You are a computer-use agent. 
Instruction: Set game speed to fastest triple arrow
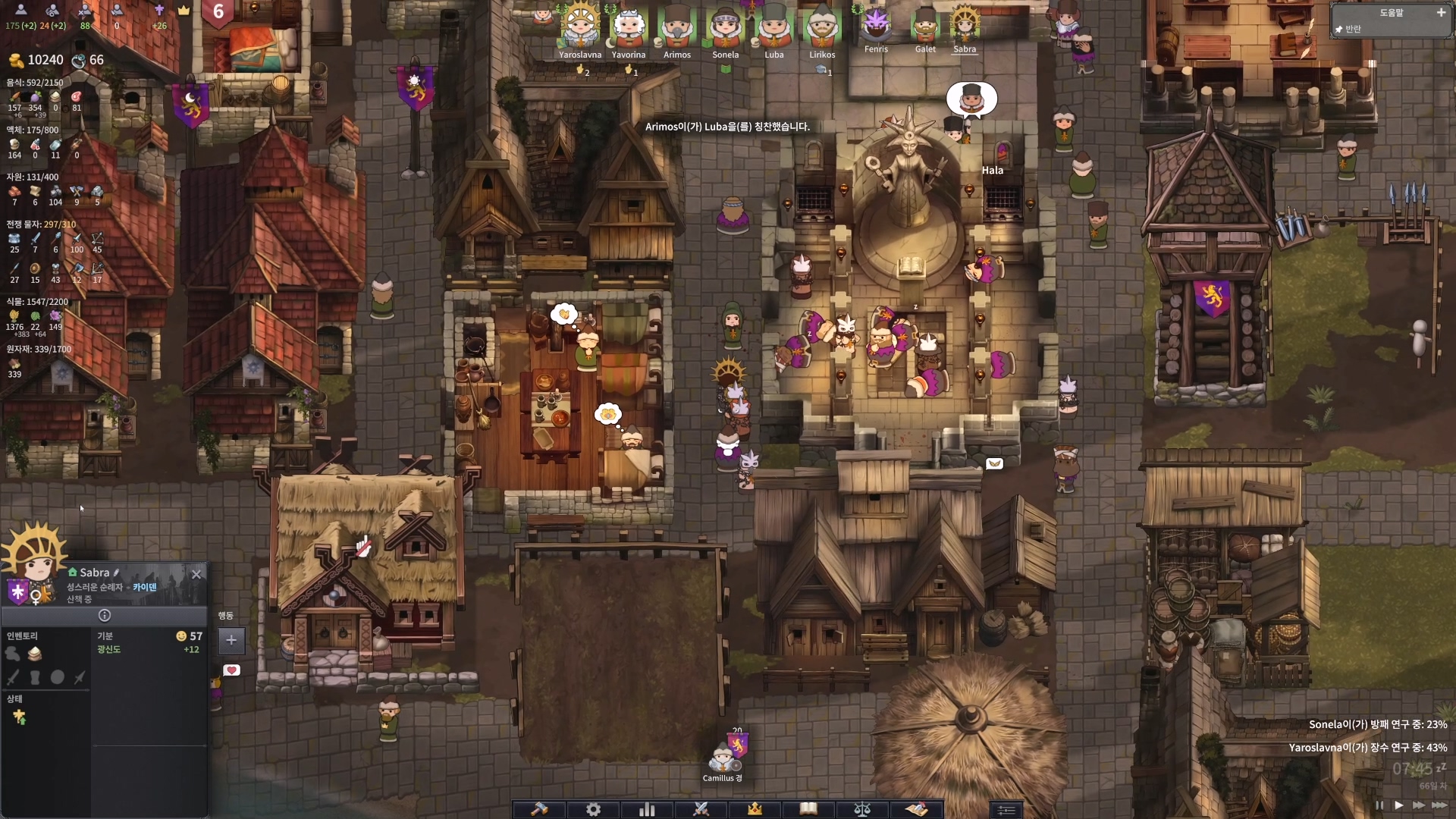click(x=1439, y=805)
